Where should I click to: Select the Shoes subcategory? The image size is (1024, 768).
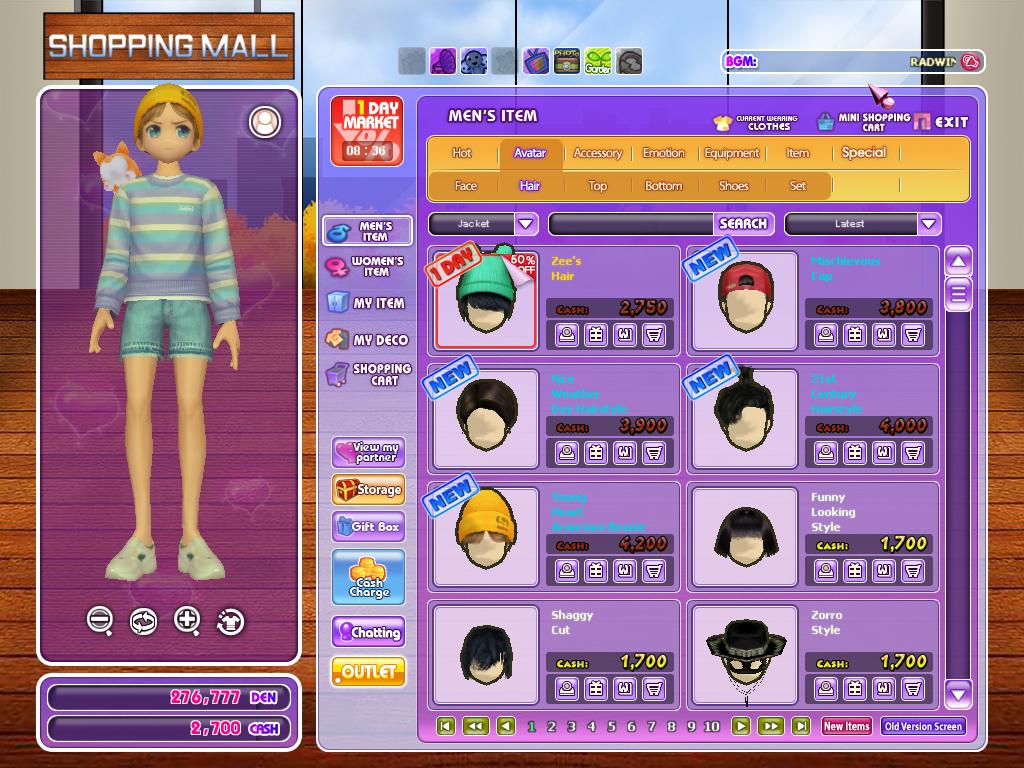[733, 186]
